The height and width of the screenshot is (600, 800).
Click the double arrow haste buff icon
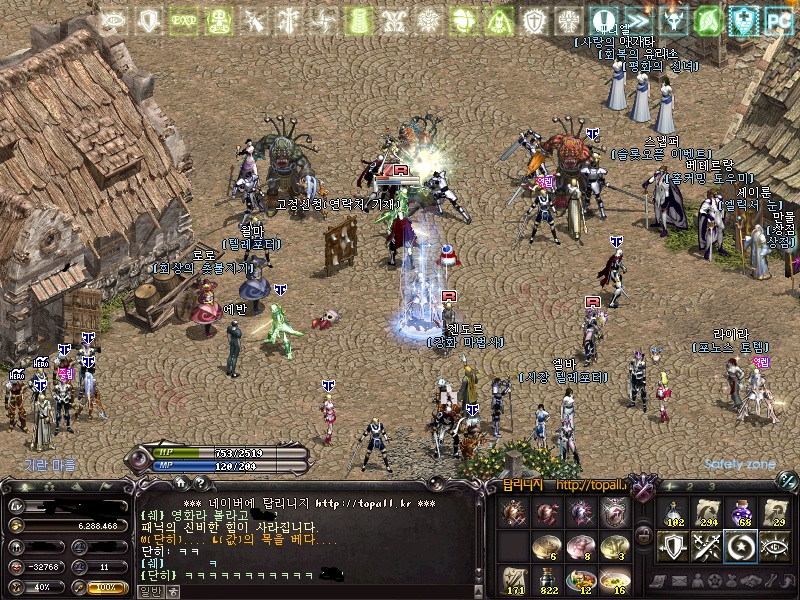point(637,18)
